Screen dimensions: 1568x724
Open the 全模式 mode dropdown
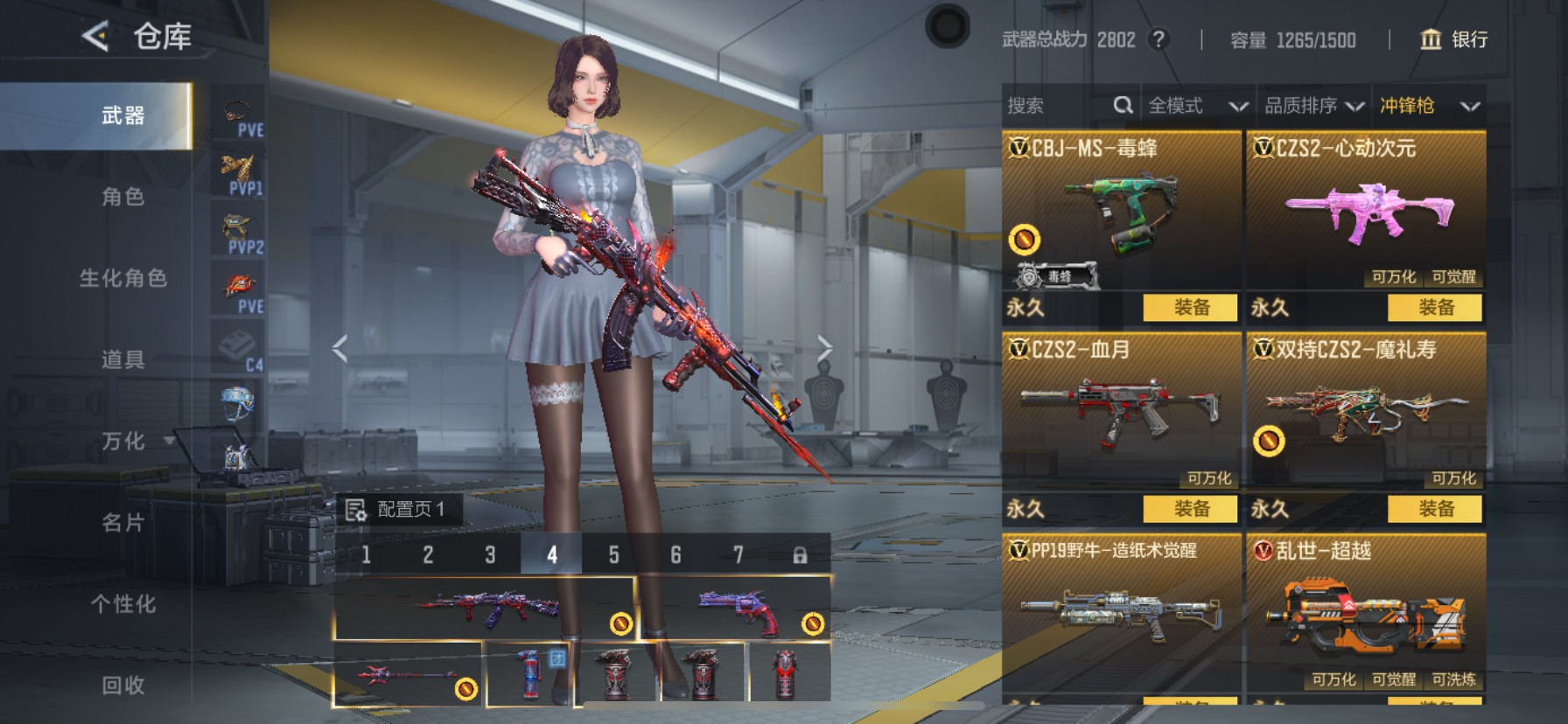point(1197,106)
